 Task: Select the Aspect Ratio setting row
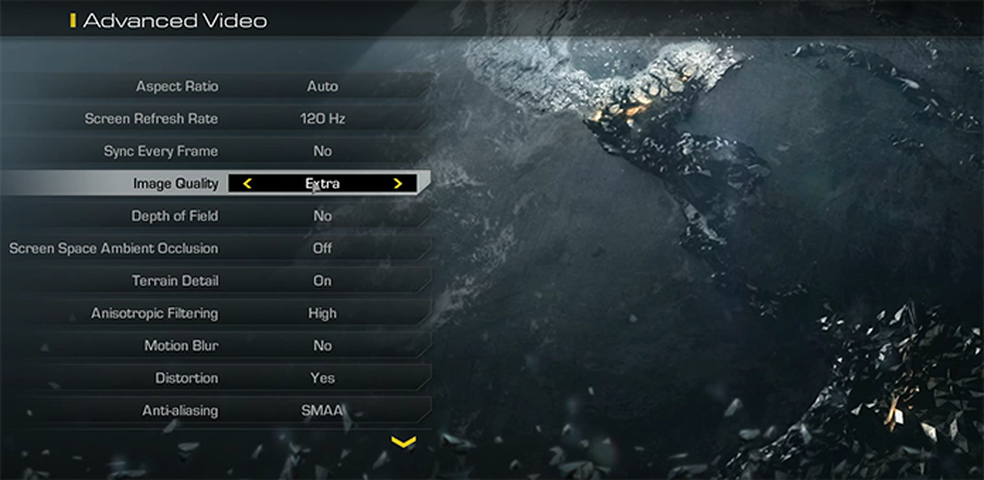[x=215, y=86]
